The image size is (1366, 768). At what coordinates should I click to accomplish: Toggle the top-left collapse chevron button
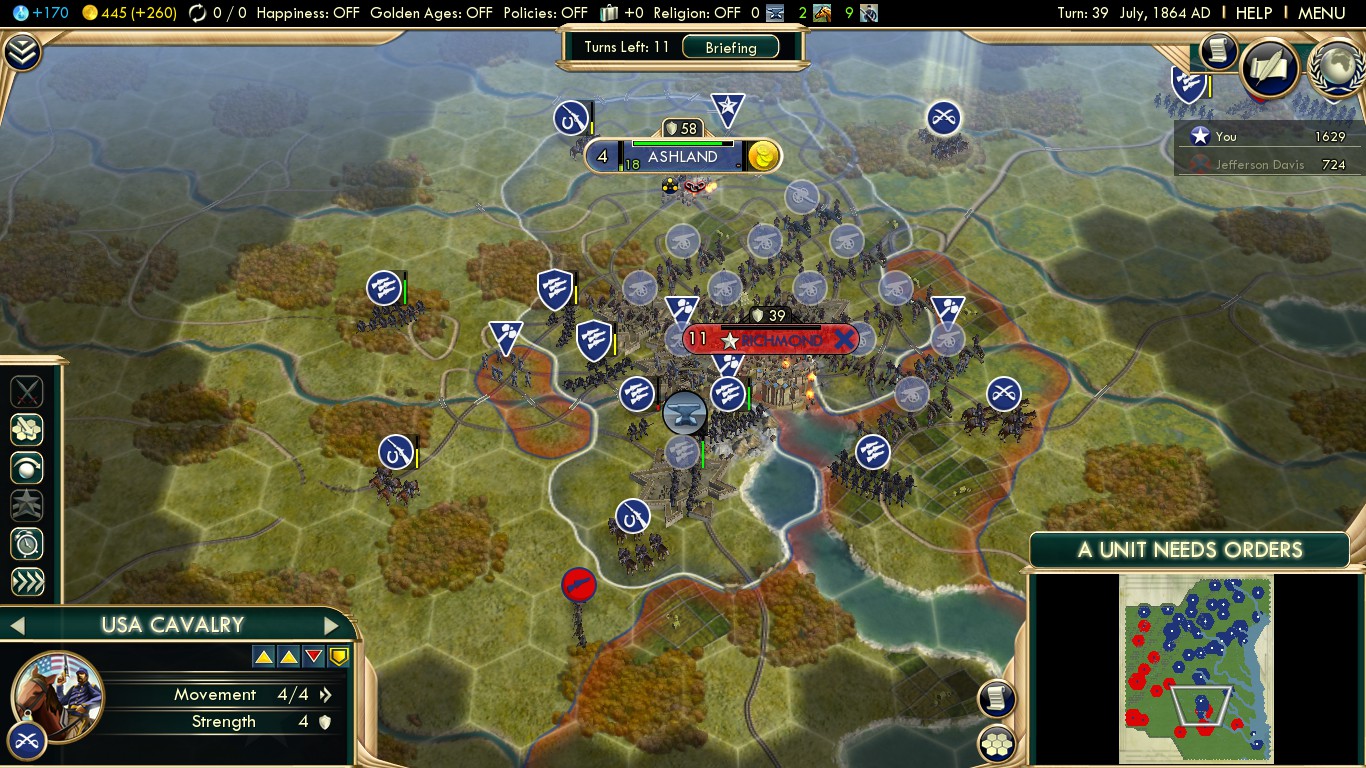(x=21, y=52)
